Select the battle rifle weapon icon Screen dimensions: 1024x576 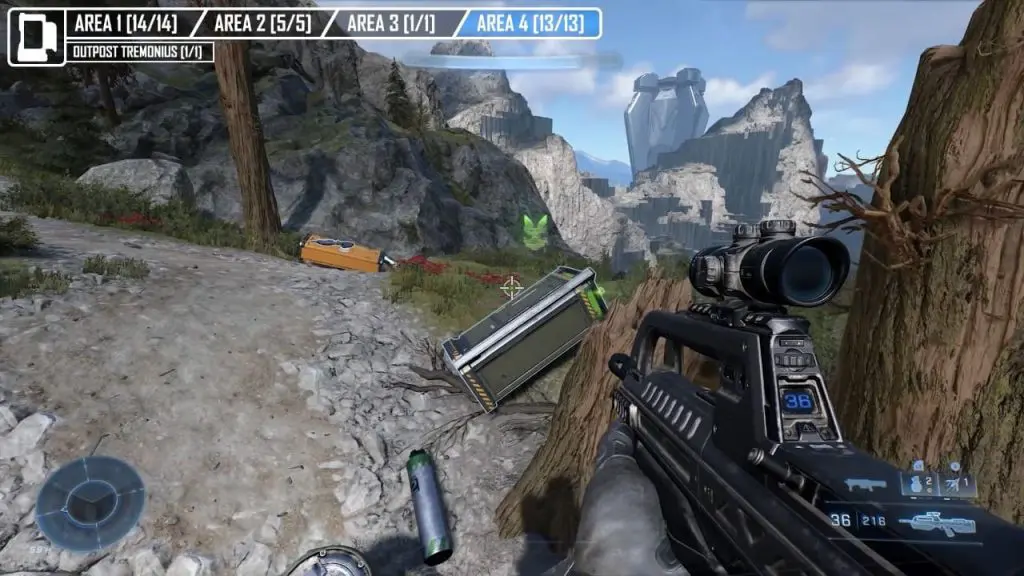(x=936, y=522)
